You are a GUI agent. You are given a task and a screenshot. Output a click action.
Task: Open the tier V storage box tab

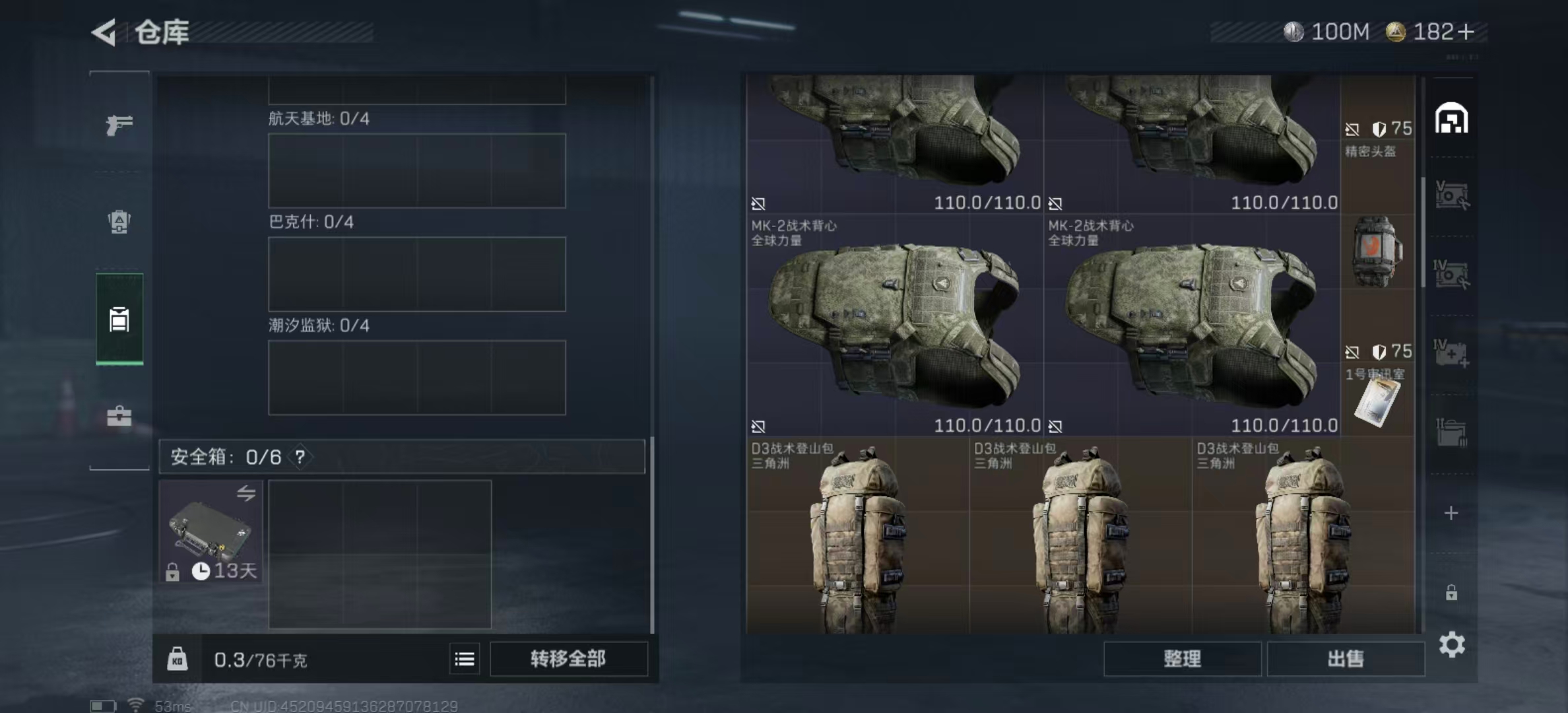pyautogui.click(x=1451, y=196)
